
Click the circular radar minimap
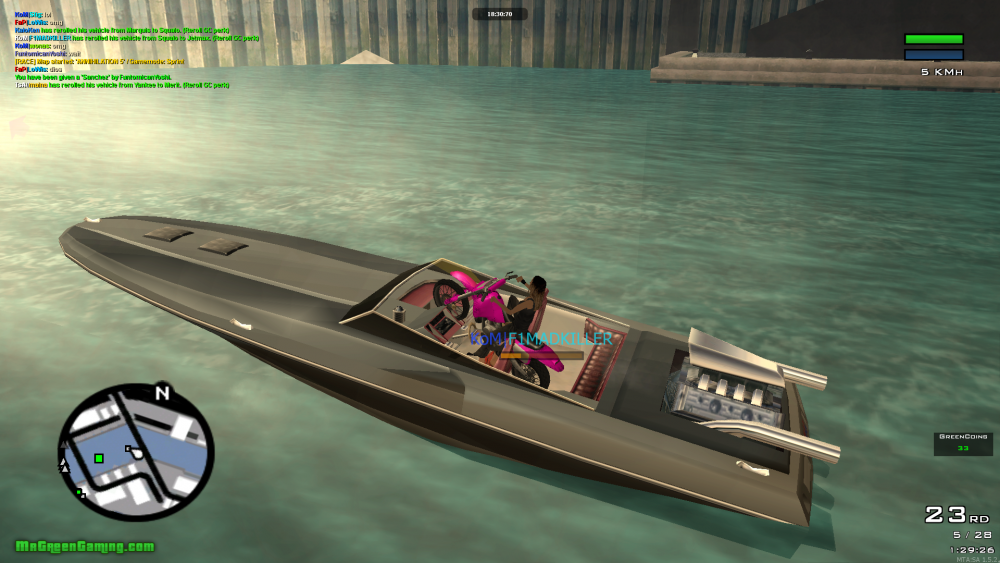pyautogui.click(x=136, y=453)
